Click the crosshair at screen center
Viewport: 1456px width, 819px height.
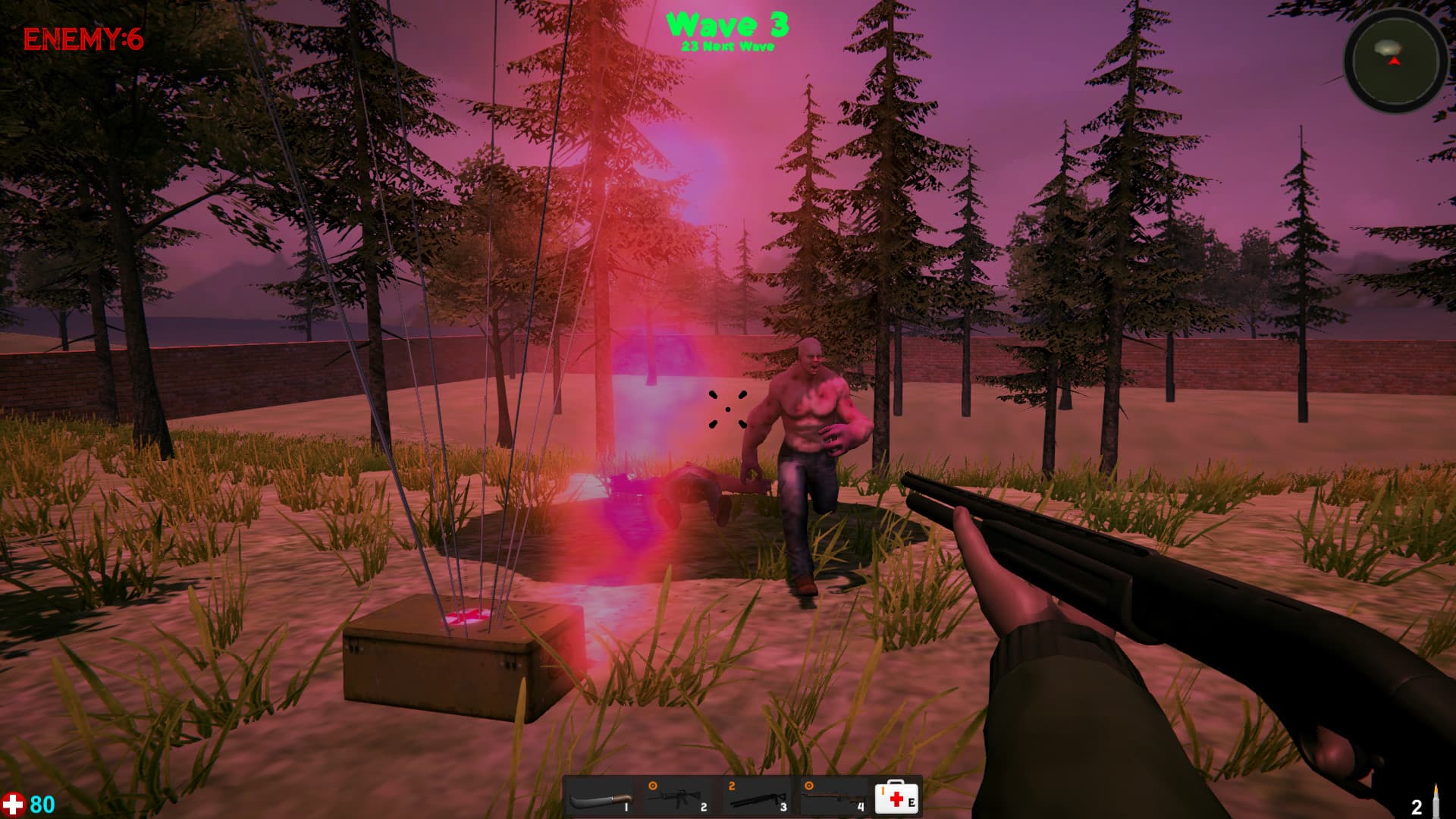[728, 409]
